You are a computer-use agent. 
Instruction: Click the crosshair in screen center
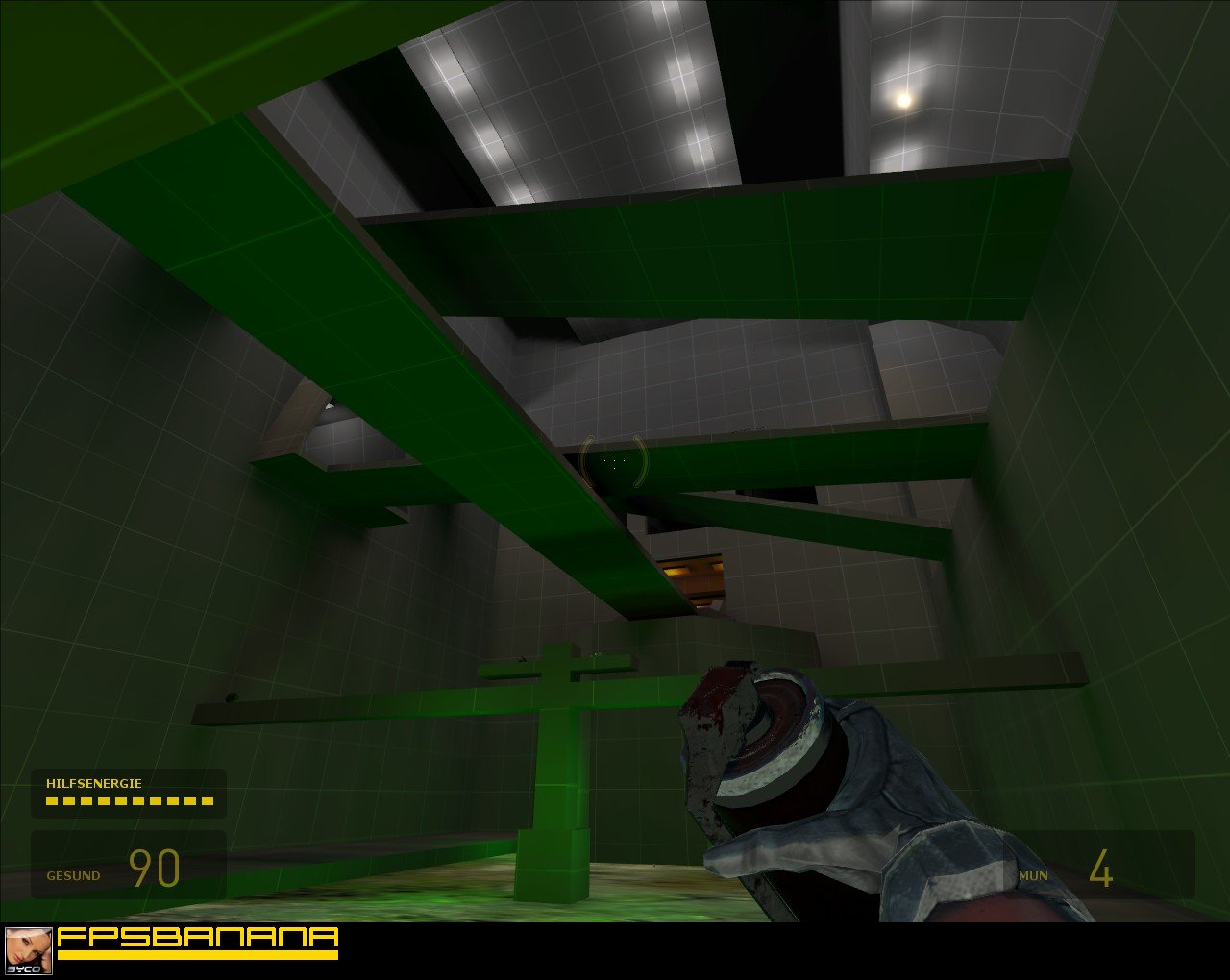[x=615, y=463]
